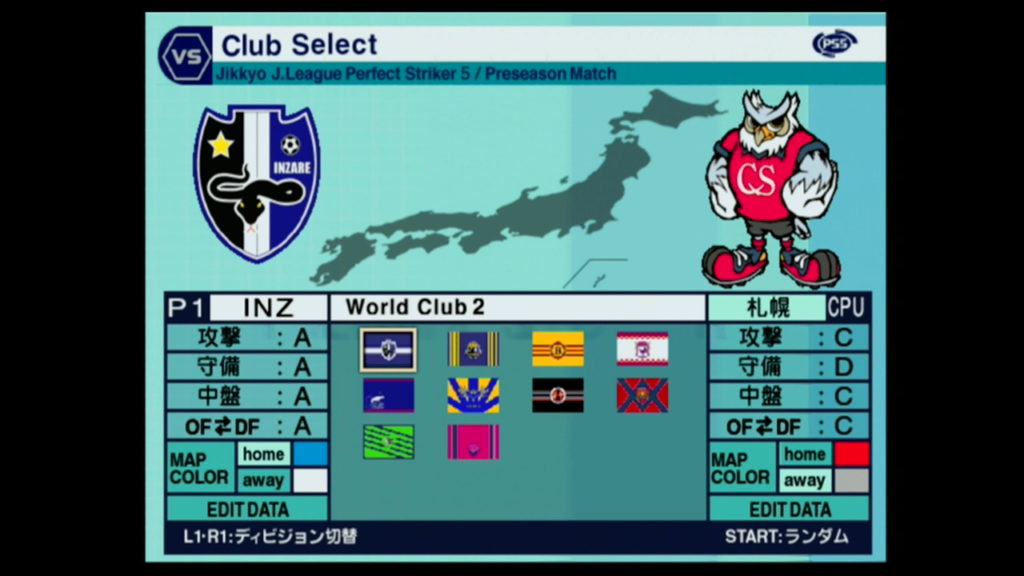The height and width of the screenshot is (576, 1024).
Task: Open EDIT DATA for the CPU team
Action: tap(789, 508)
